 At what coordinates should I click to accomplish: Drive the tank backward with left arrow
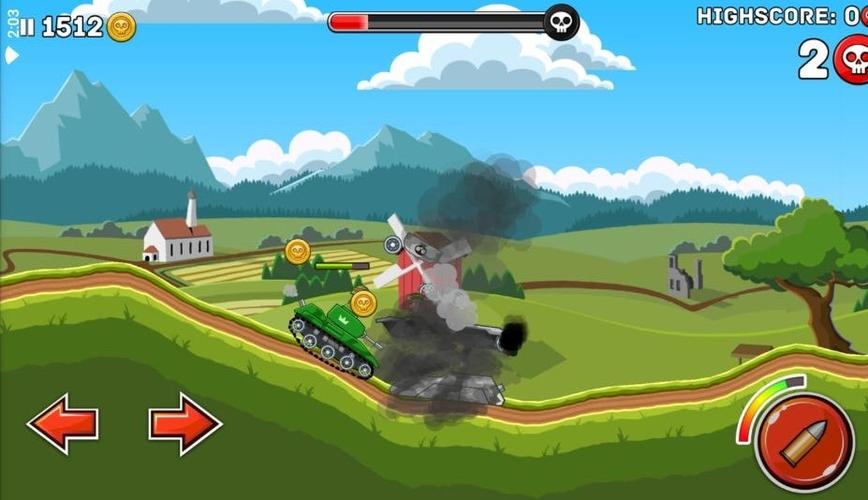click(x=62, y=424)
